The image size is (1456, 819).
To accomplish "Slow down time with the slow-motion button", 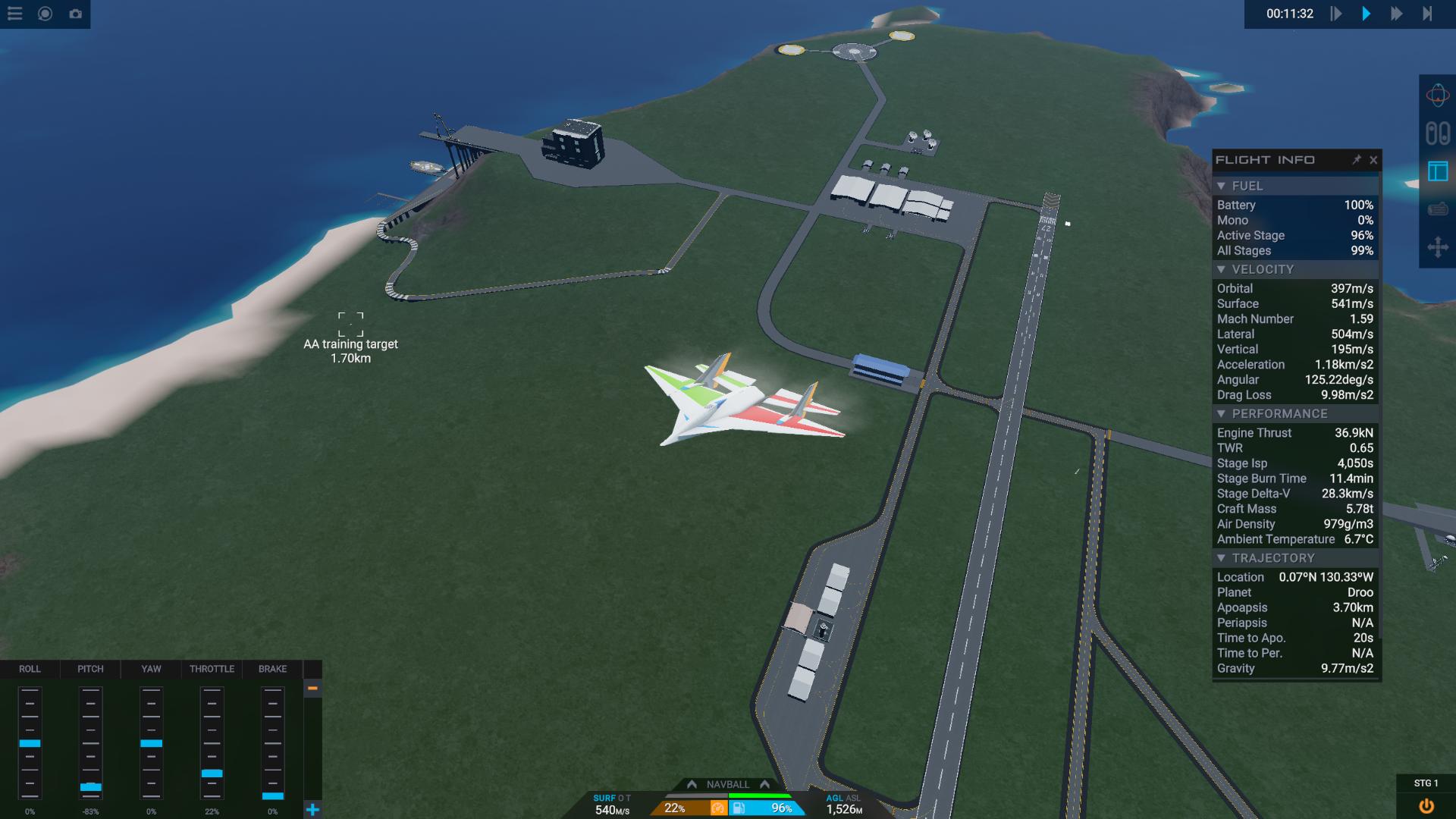I will click(x=1336, y=14).
